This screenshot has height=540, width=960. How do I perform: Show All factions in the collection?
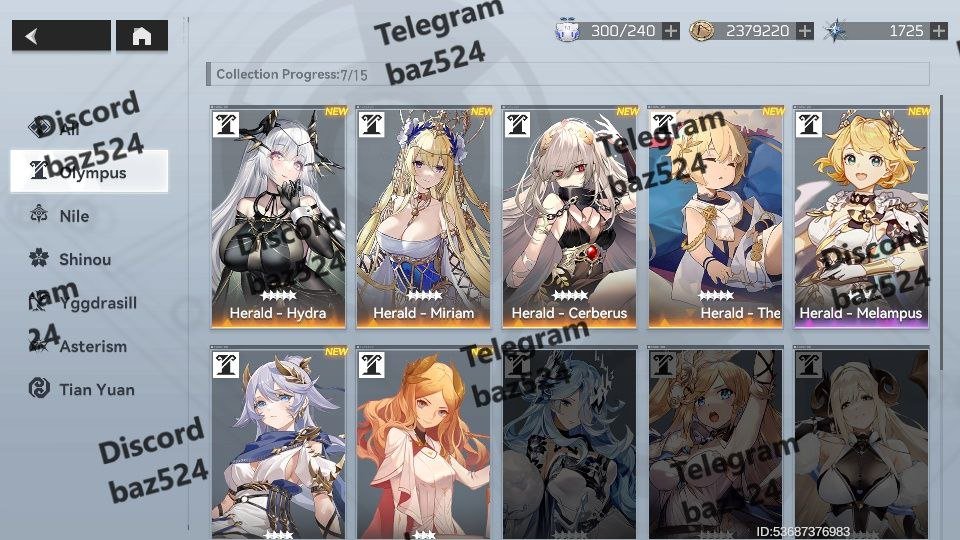click(x=68, y=128)
